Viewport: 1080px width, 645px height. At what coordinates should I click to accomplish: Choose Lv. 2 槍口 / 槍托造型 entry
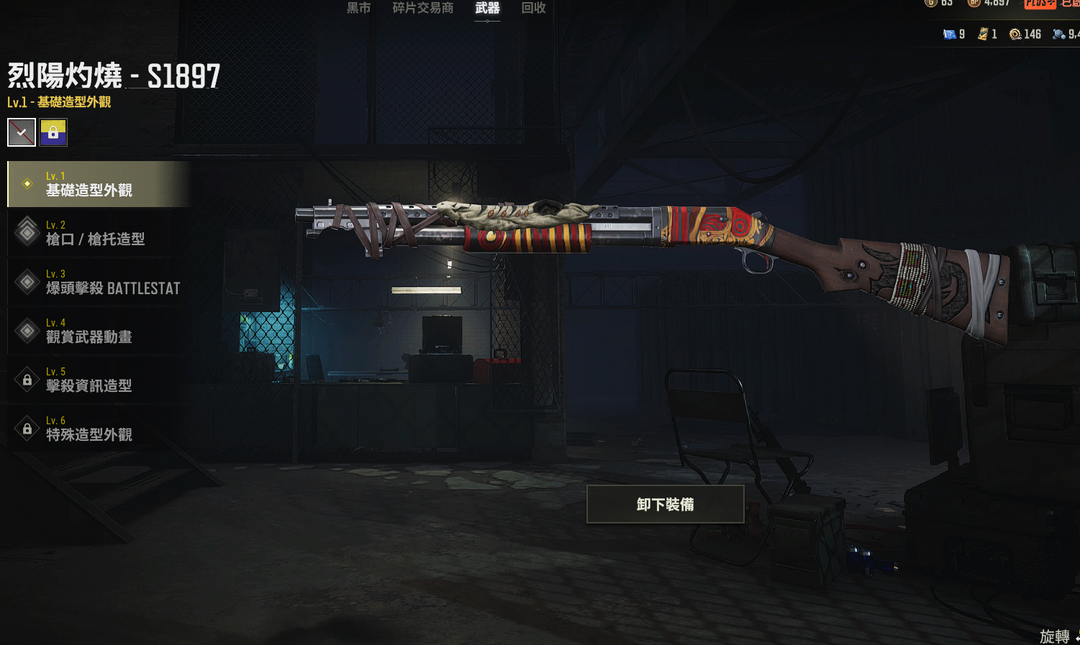tap(96, 233)
